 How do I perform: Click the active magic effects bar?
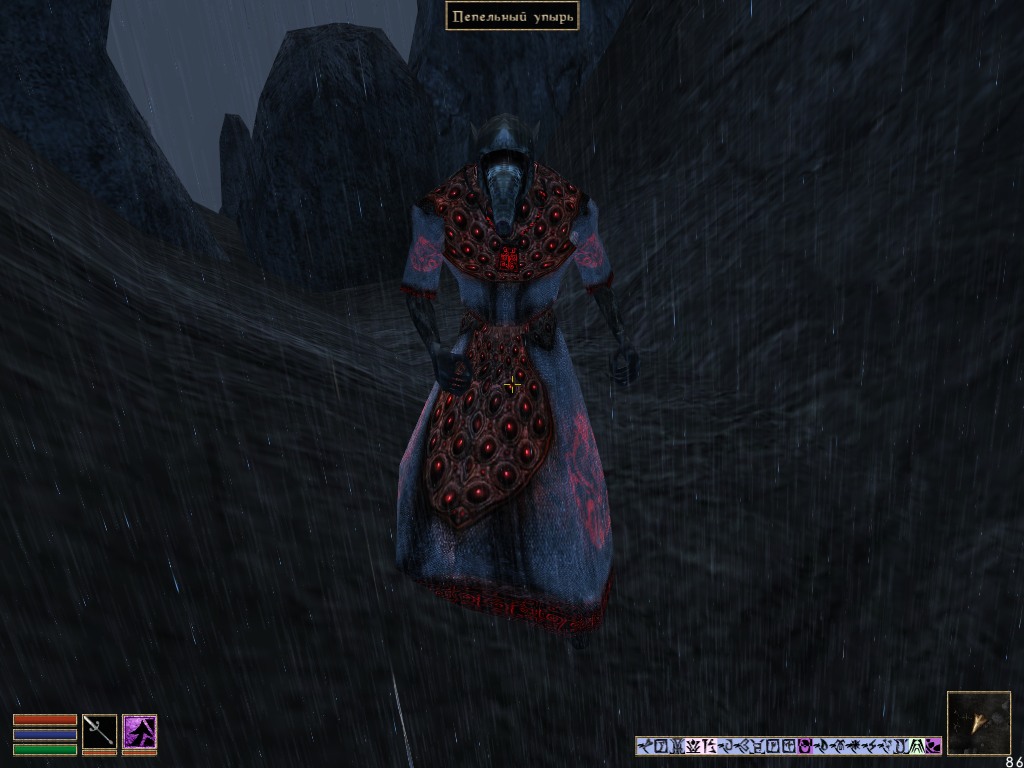pyautogui.click(x=788, y=746)
